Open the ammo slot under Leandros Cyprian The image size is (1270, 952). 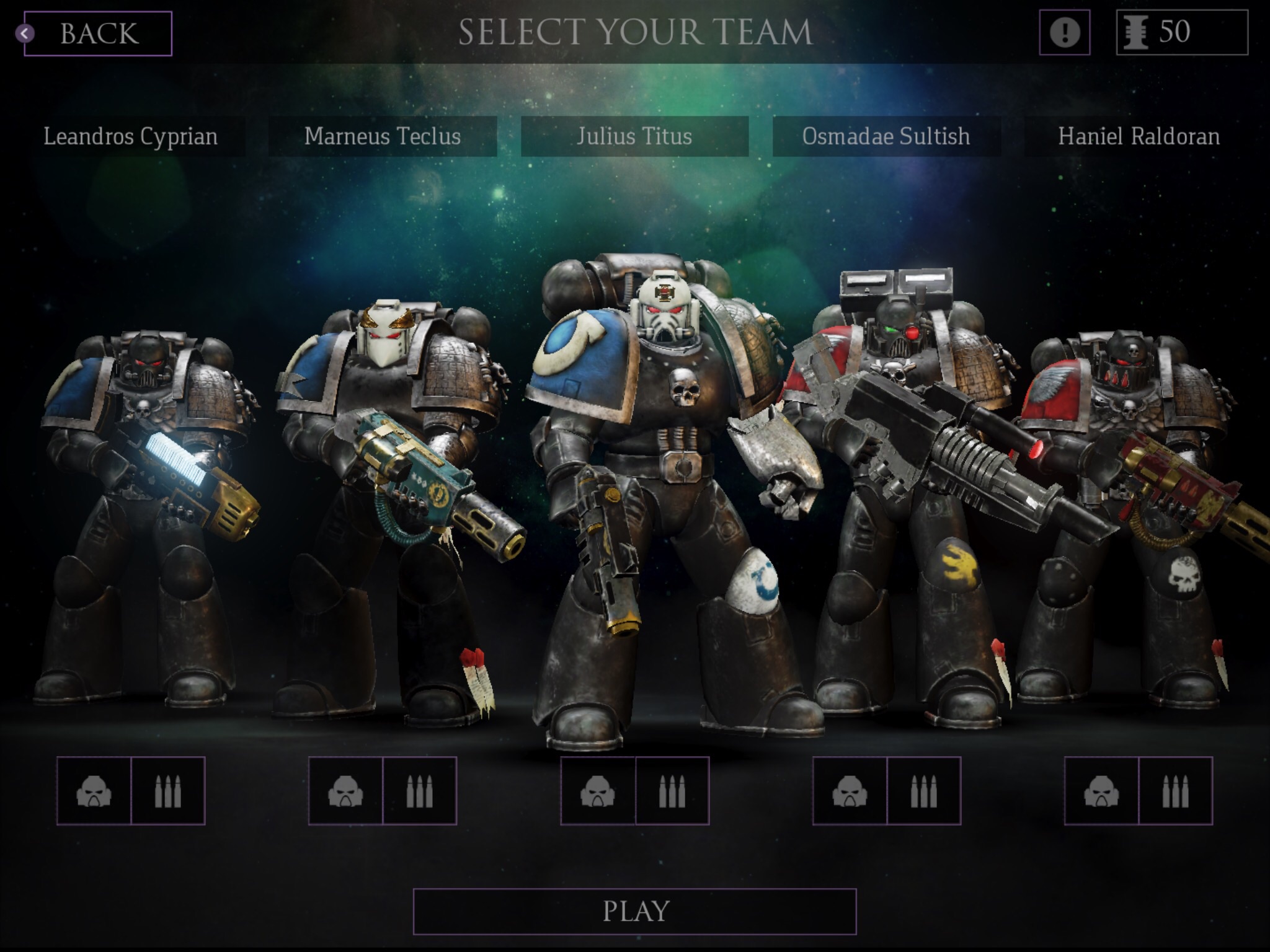click(x=167, y=791)
